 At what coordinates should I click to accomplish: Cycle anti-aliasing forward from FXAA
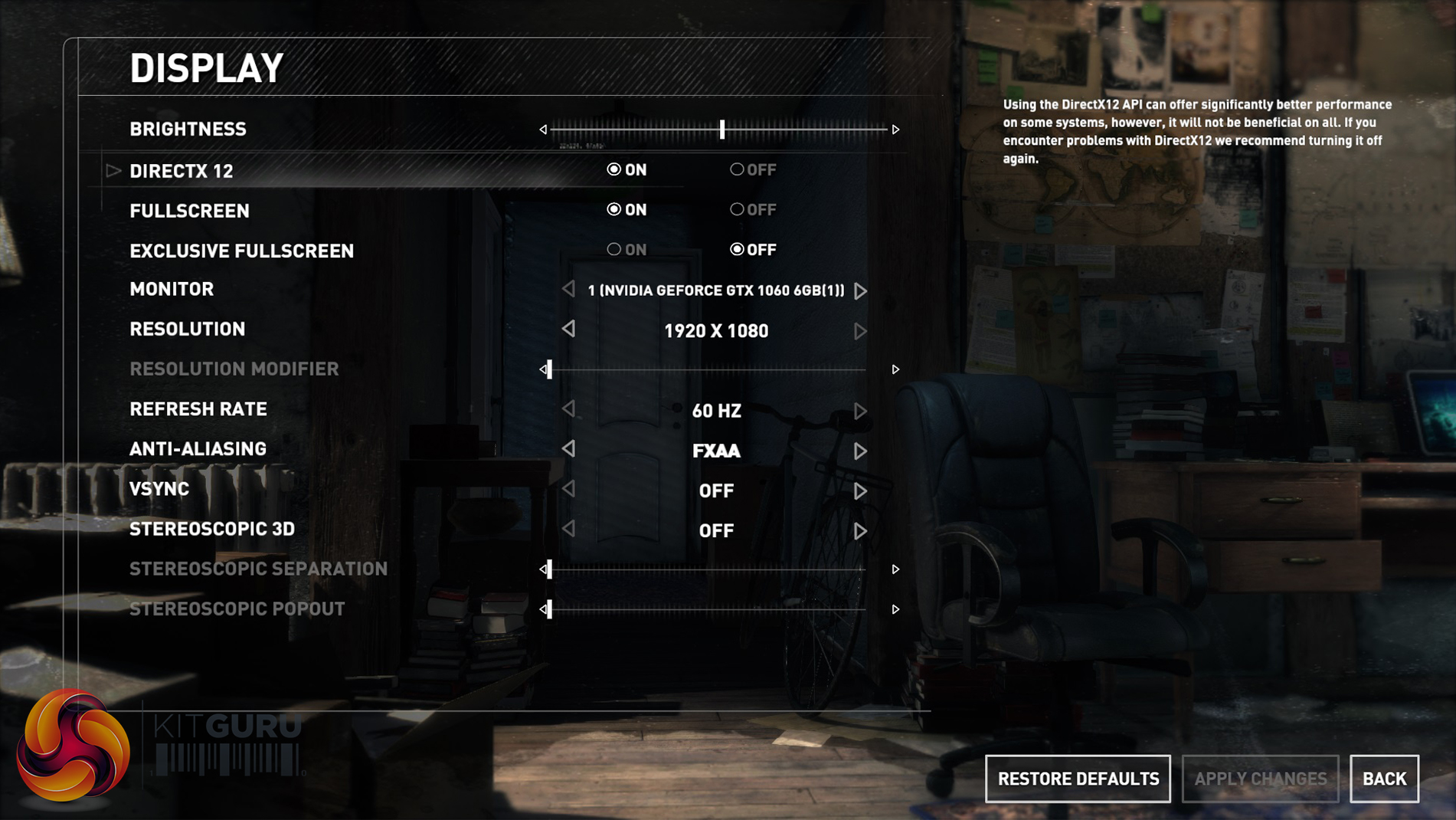click(x=860, y=451)
